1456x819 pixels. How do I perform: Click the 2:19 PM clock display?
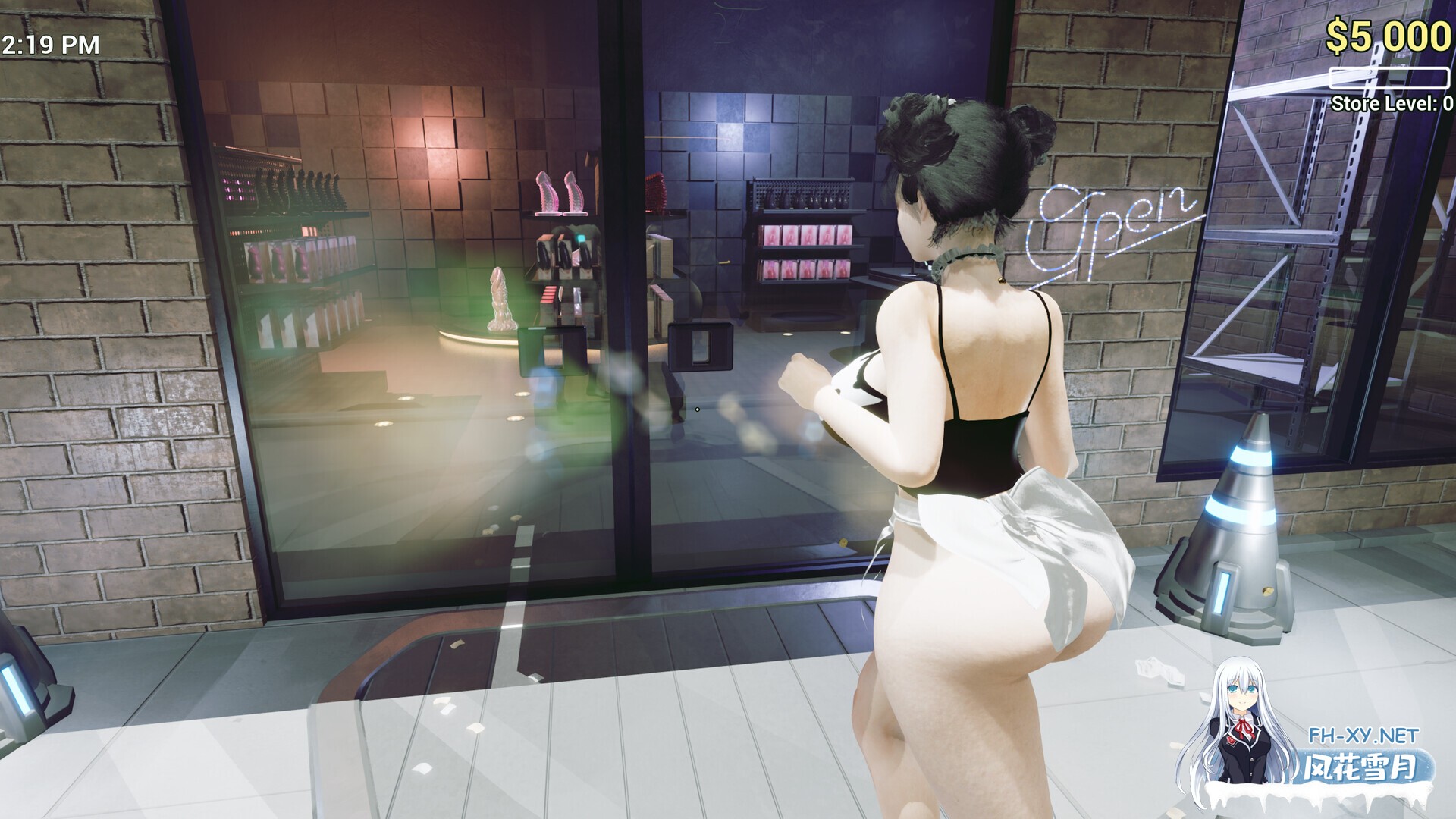(x=49, y=45)
